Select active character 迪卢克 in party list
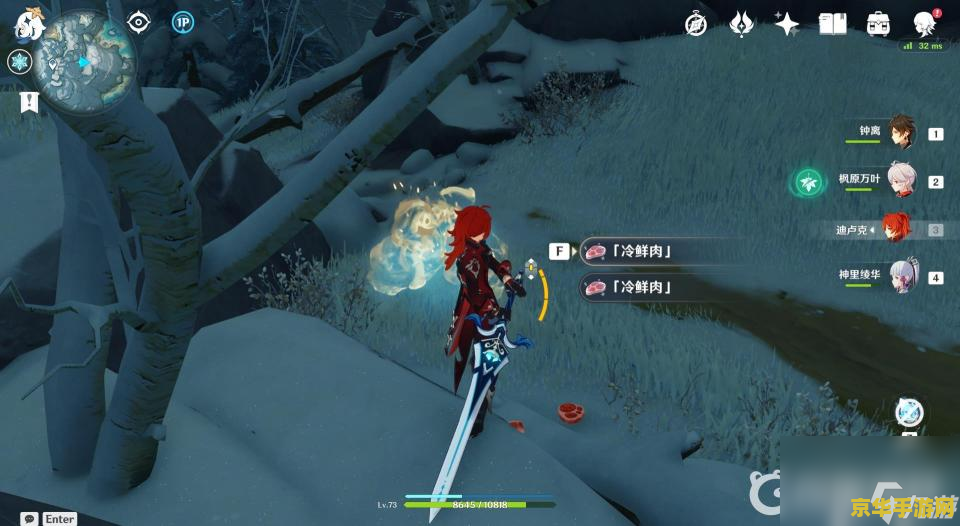The image size is (960, 526). (895, 229)
